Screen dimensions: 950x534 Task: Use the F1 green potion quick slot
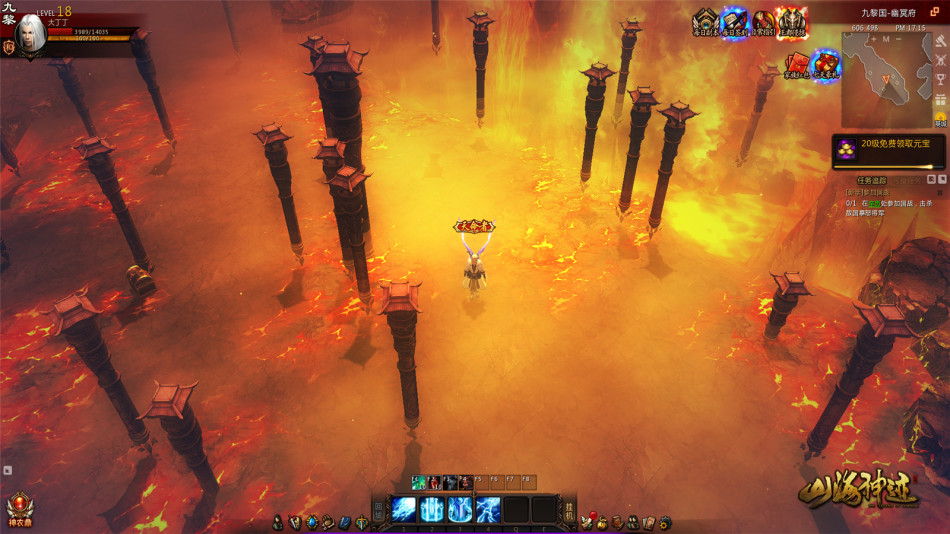pyautogui.click(x=419, y=482)
